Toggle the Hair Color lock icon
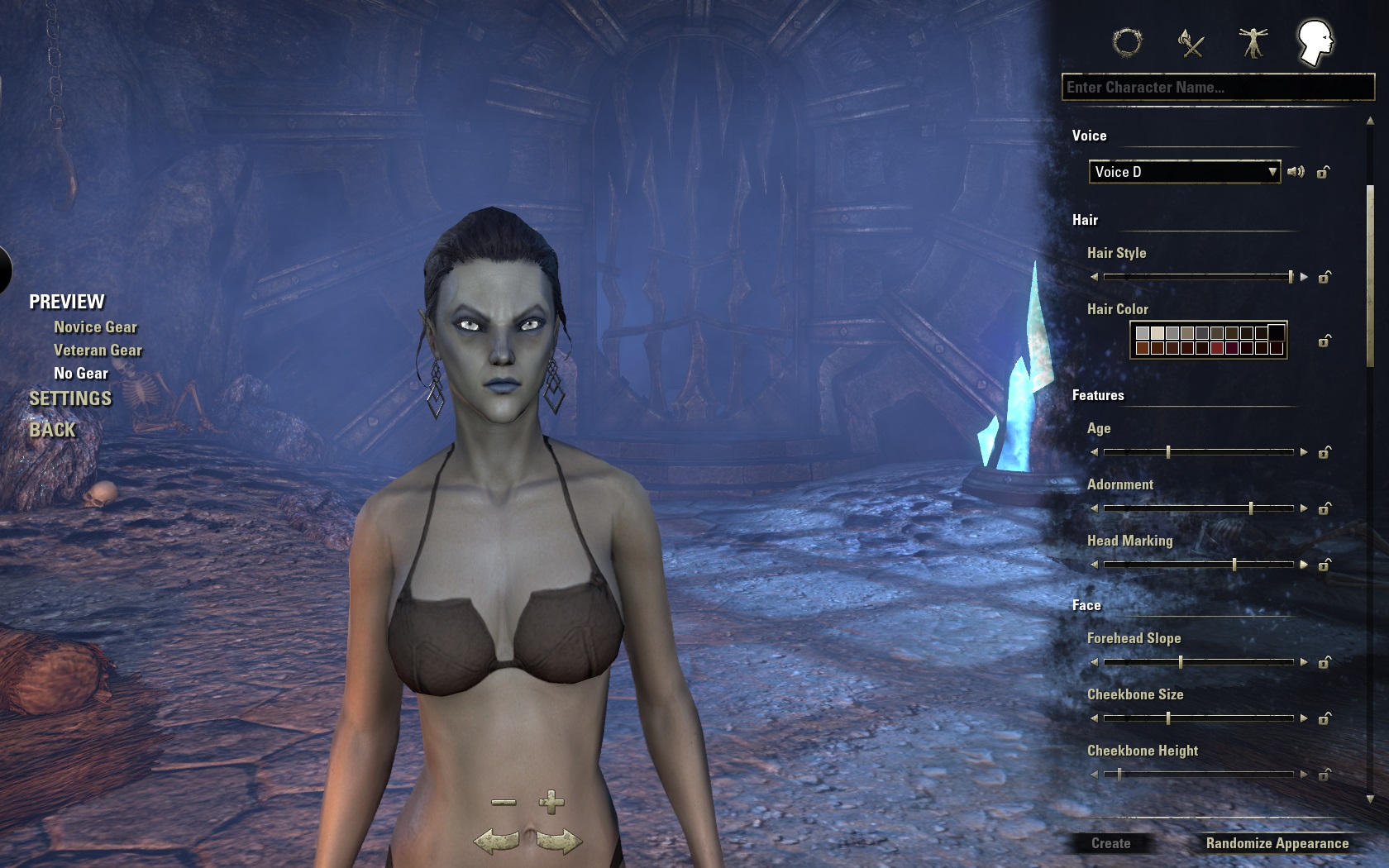This screenshot has height=868, width=1389. (1325, 341)
